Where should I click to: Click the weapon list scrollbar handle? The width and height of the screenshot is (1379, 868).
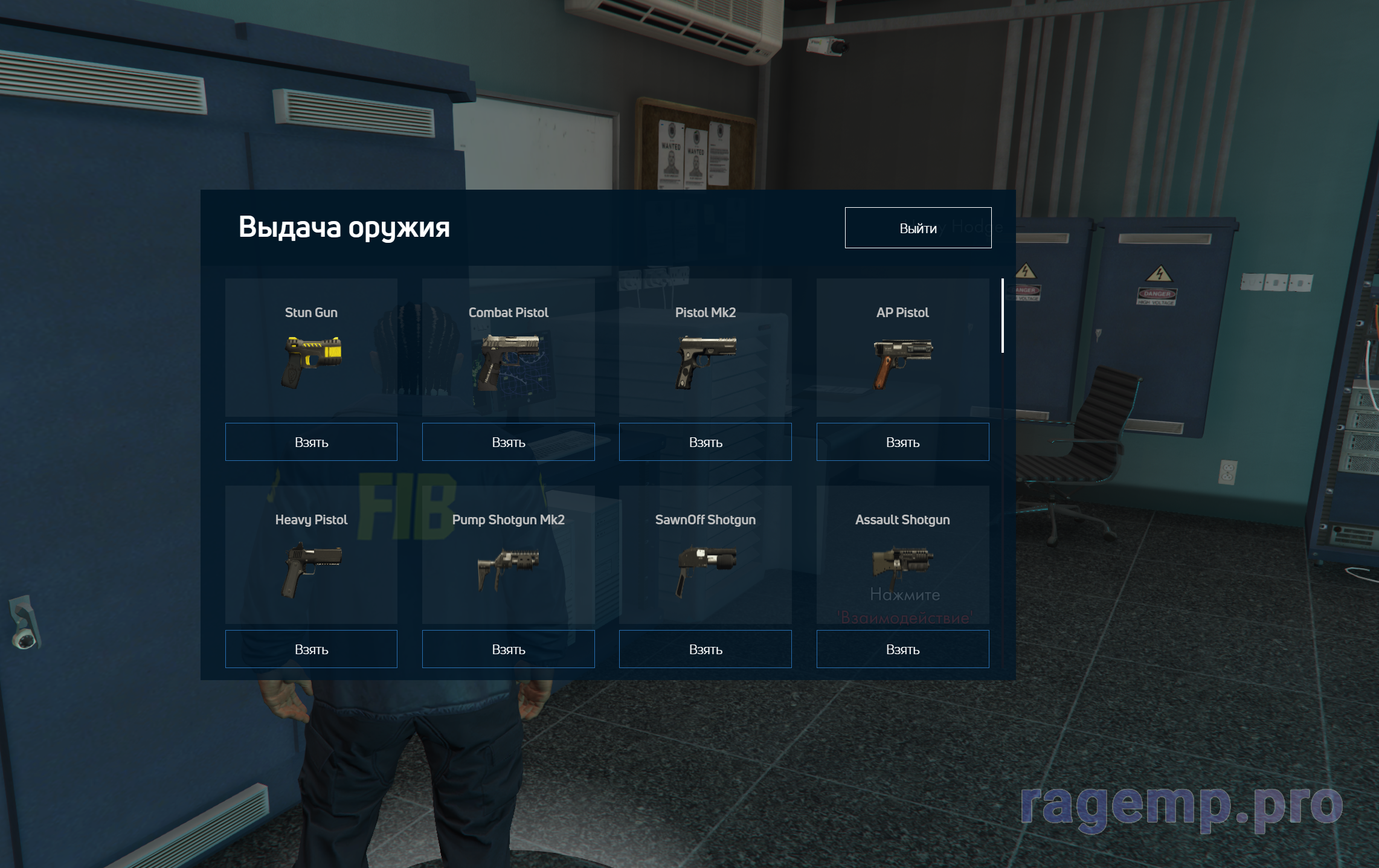point(1002,315)
